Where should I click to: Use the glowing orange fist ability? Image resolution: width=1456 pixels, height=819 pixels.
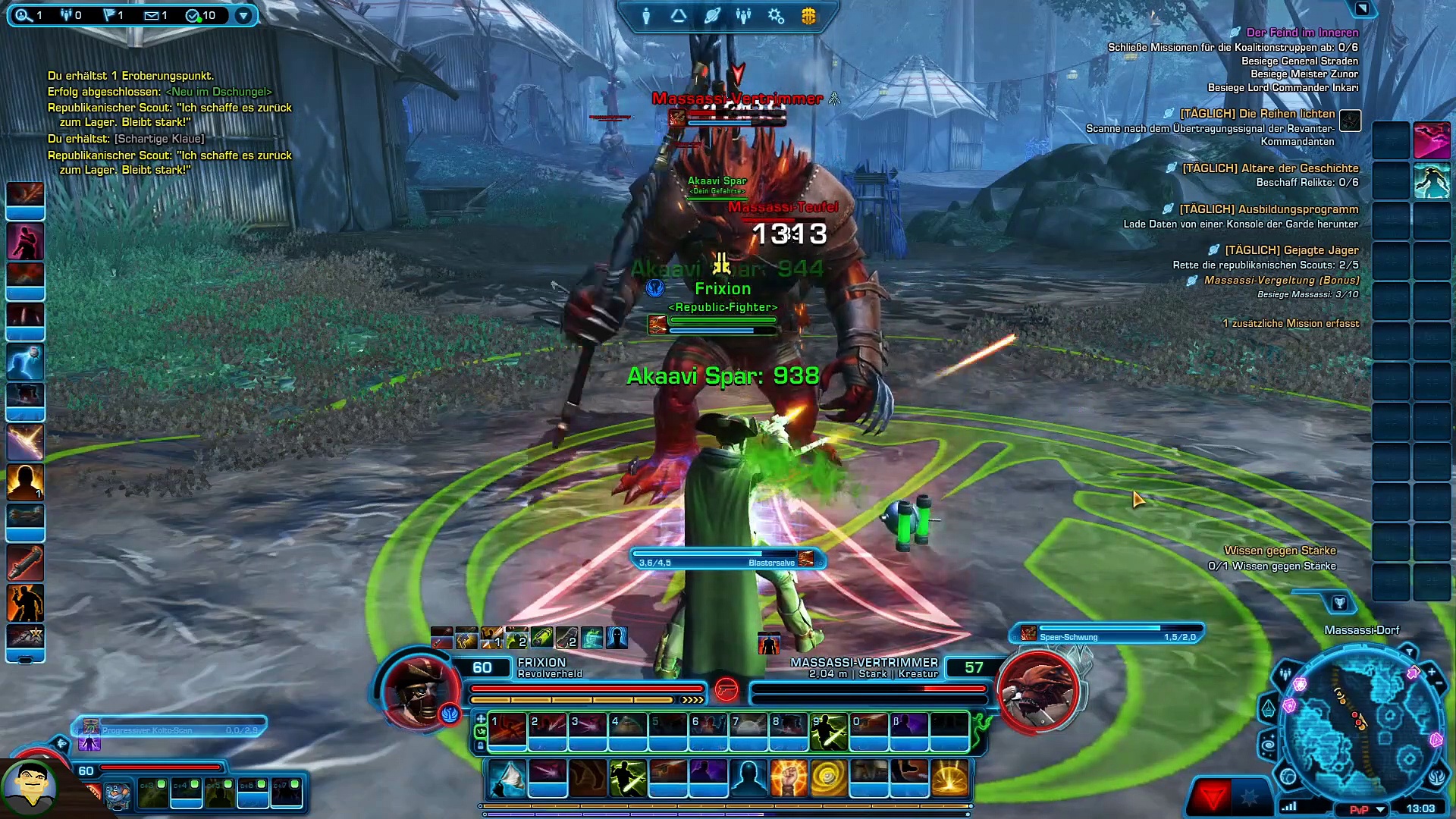(x=788, y=778)
